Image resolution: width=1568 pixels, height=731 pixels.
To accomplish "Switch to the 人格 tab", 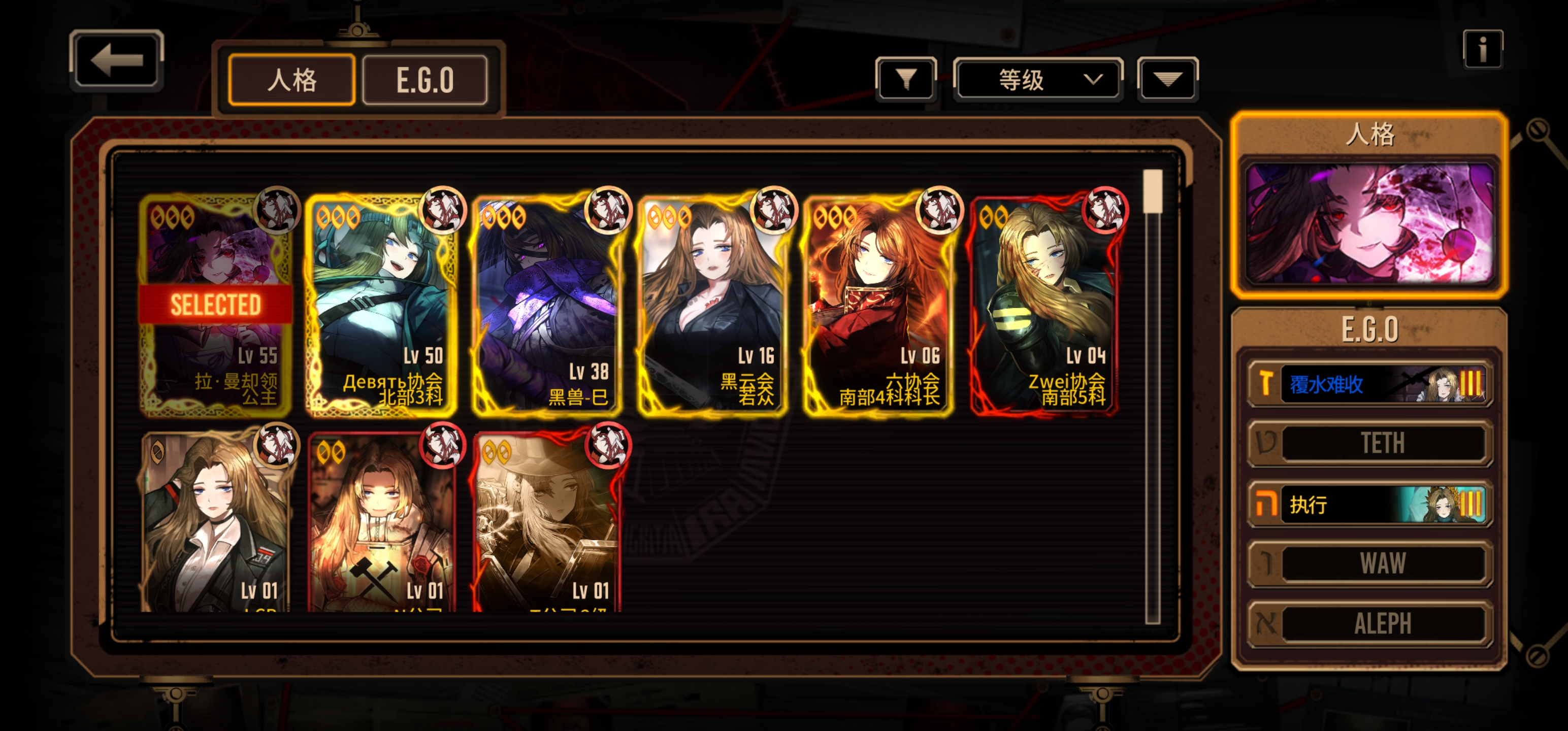I will 291,80.
